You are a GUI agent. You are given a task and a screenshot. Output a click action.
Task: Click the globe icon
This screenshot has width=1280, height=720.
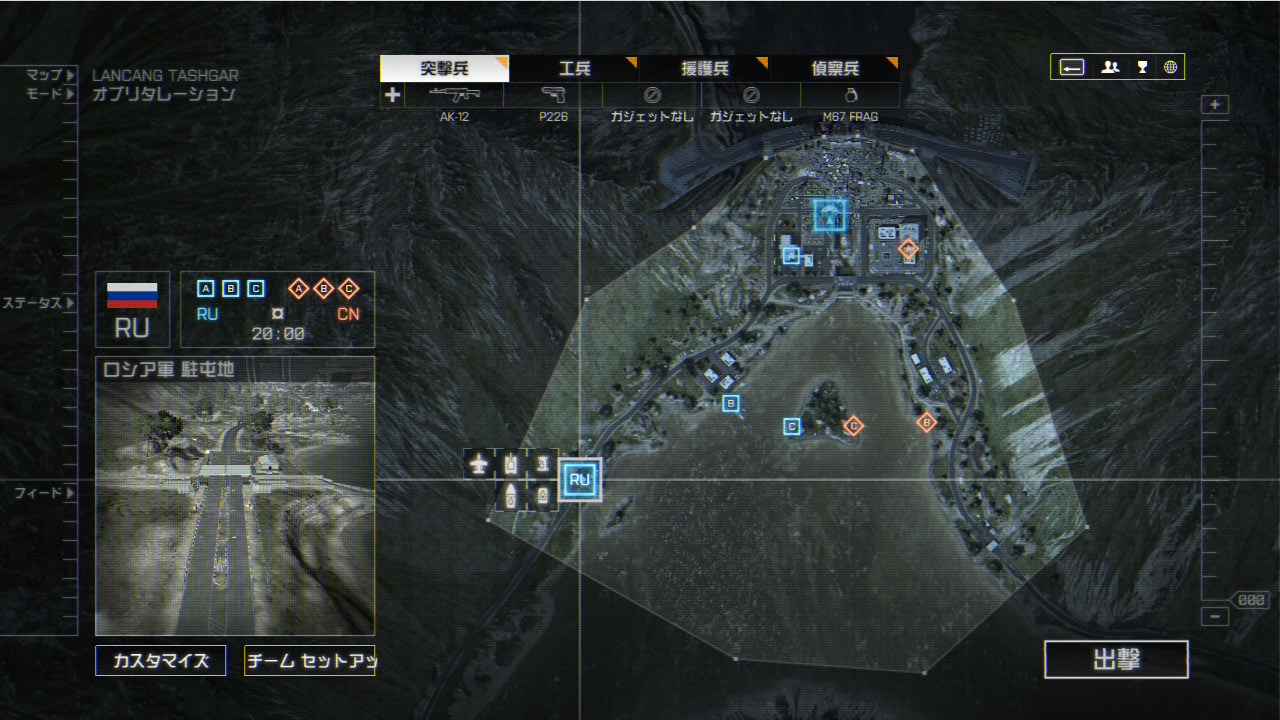[1170, 67]
